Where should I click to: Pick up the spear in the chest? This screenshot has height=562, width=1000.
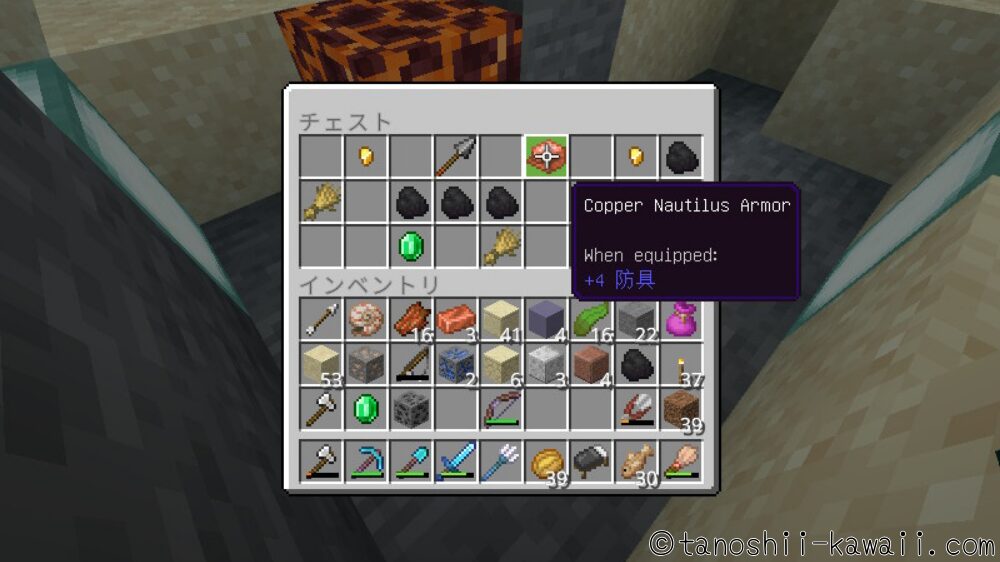pos(456,157)
